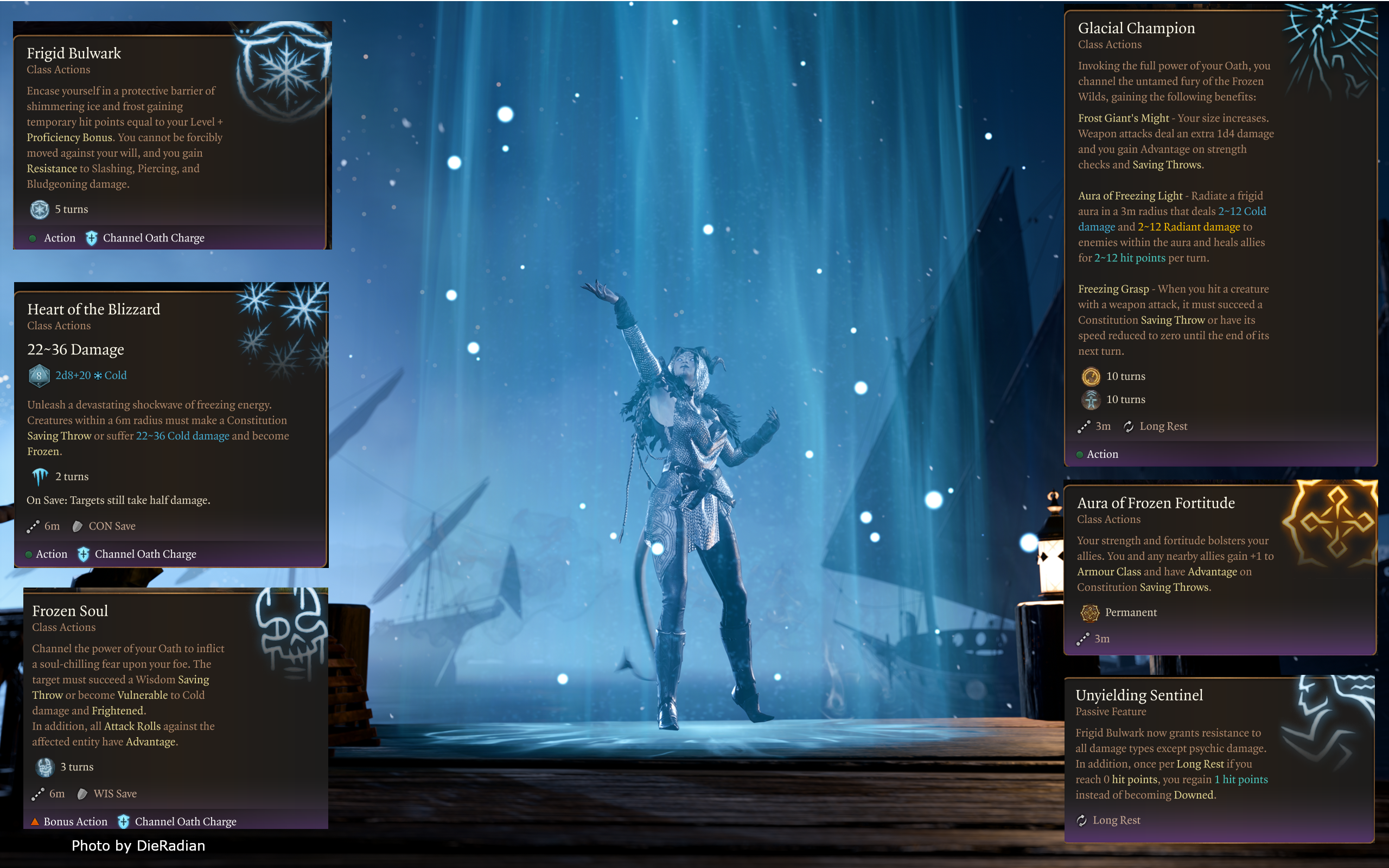Click the Frost Giant's Might 10 turns icon
Image resolution: width=1389 pixels, height=868 pixels.
pos(1091,376)
